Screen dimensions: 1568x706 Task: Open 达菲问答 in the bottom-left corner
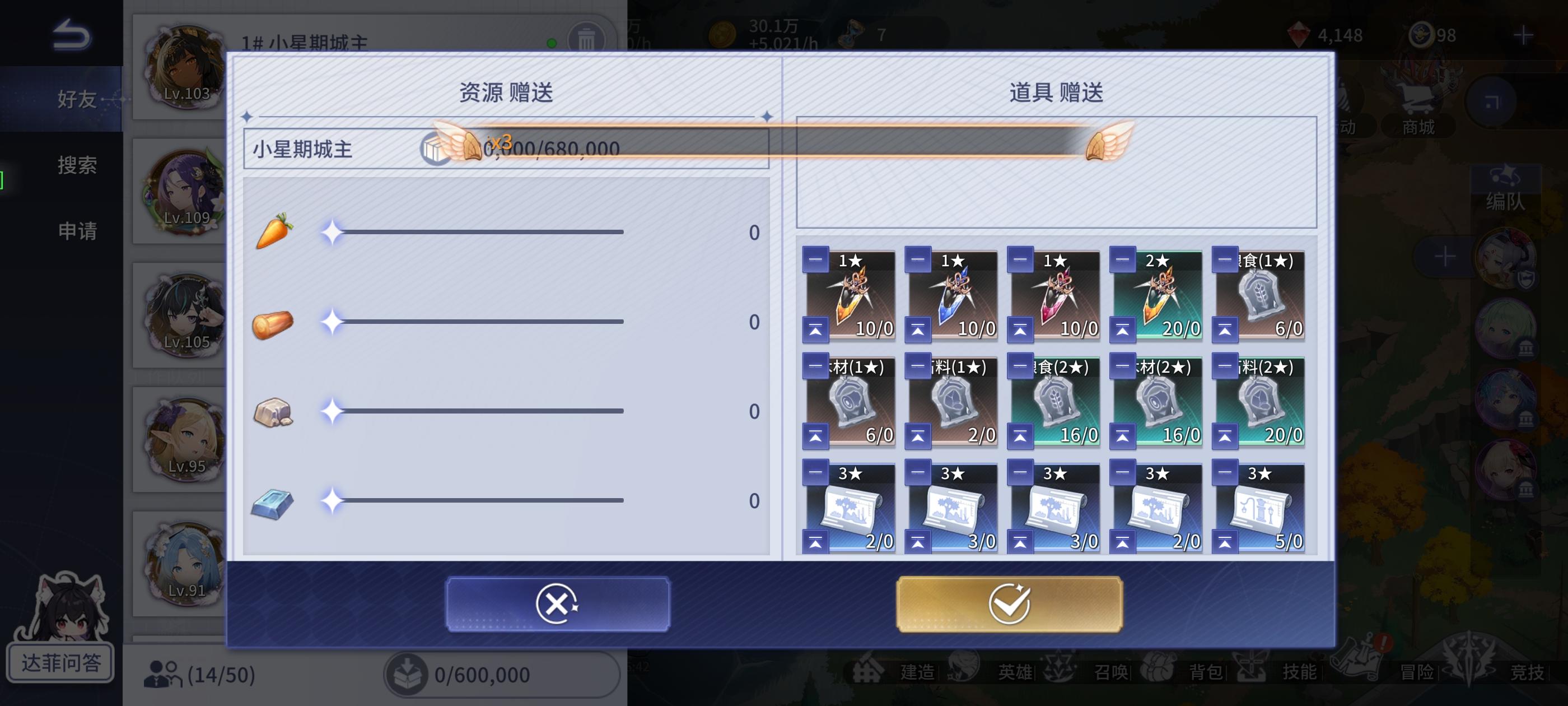coord(61,661)
